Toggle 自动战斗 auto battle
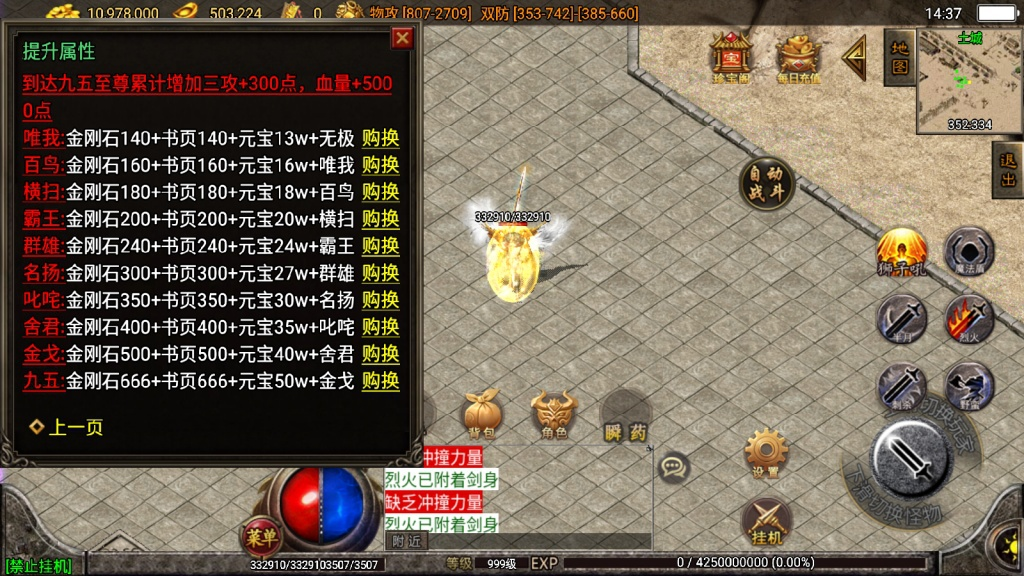The height and width of the screenshot is (576, 1024). pyautogui.click(x=767, y=185)
